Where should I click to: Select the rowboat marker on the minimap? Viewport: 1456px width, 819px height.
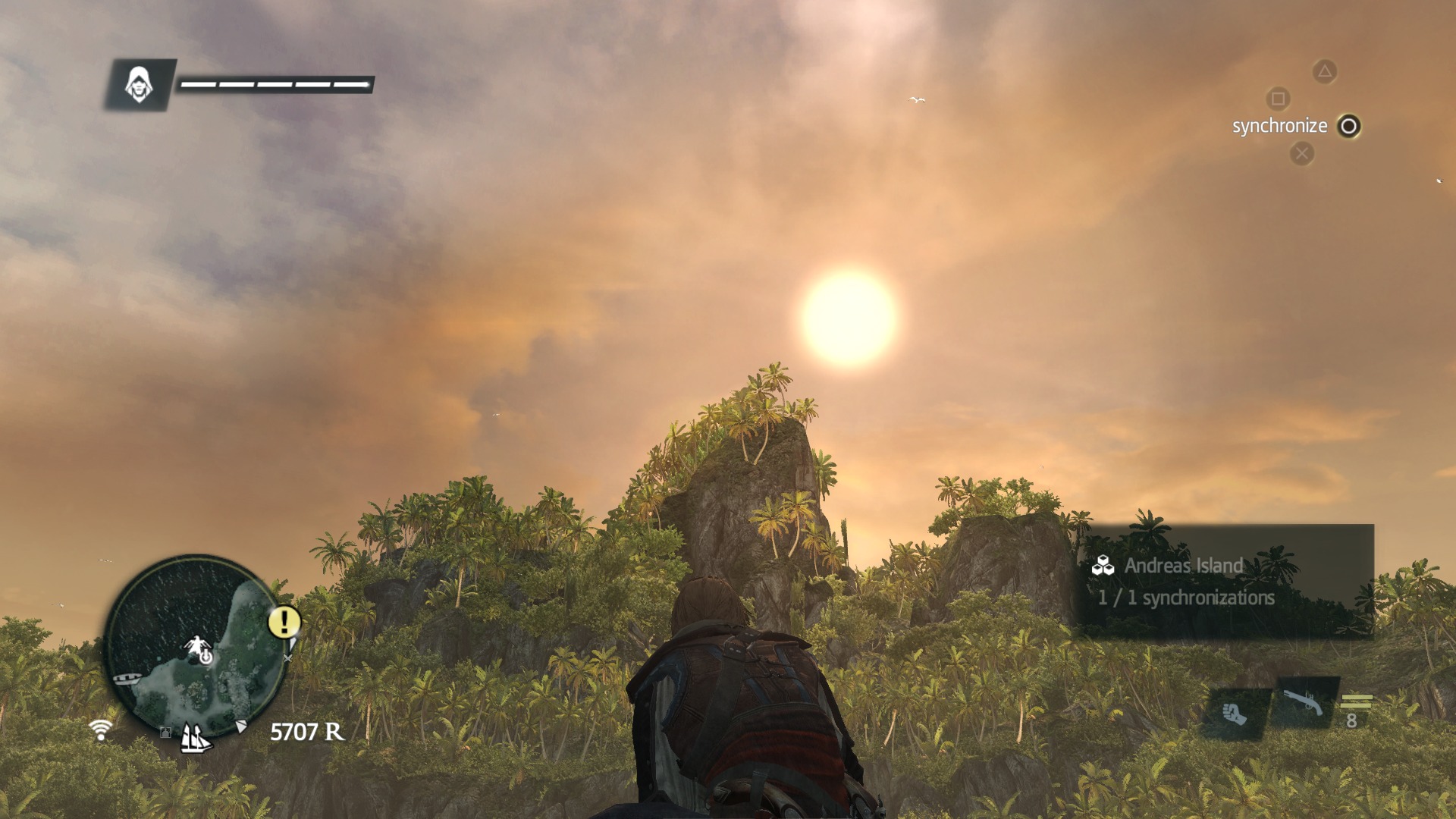(x=127, y=679)
